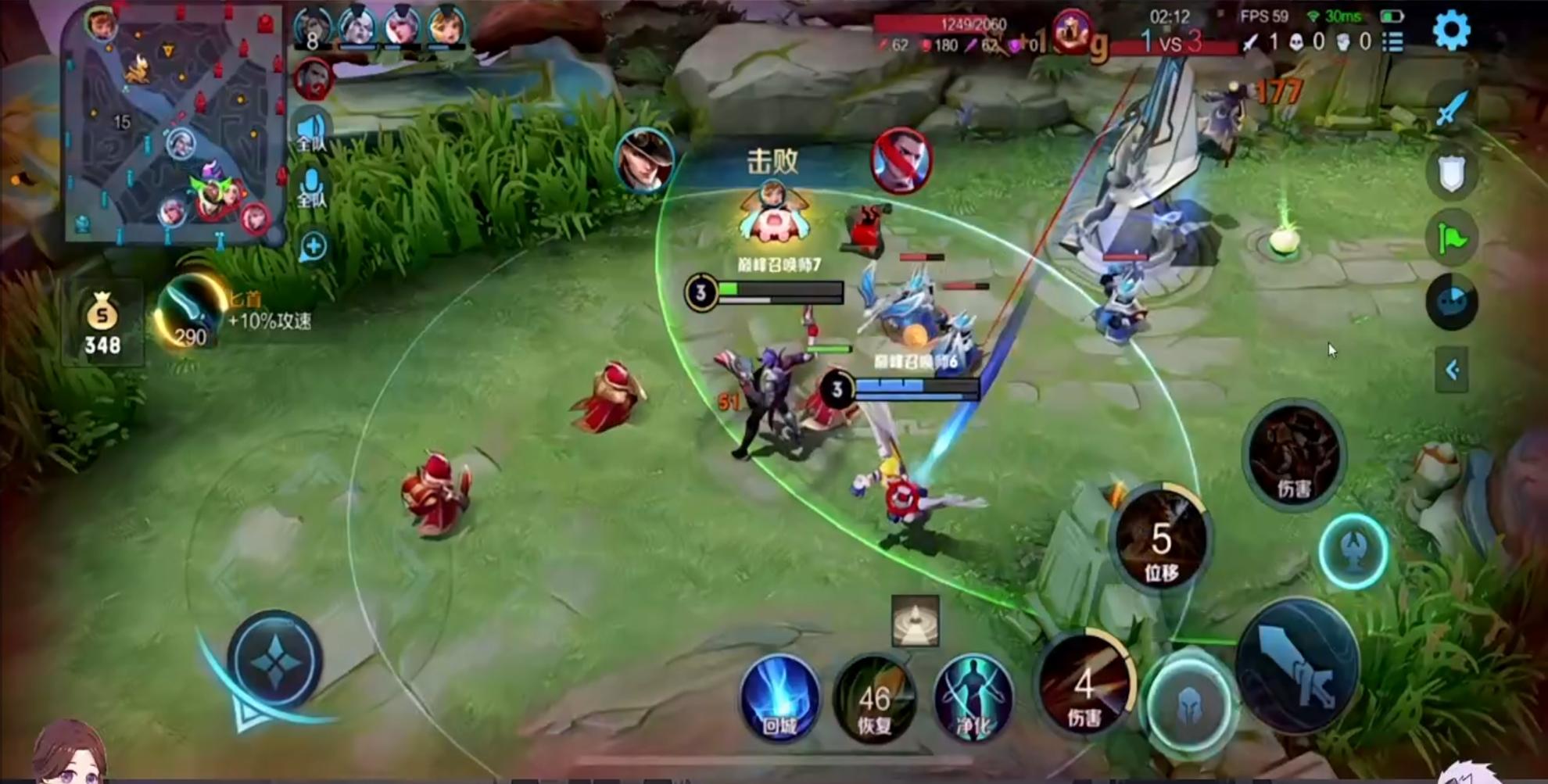
Task: Use the basic attack sword button
Action: 1297,666
